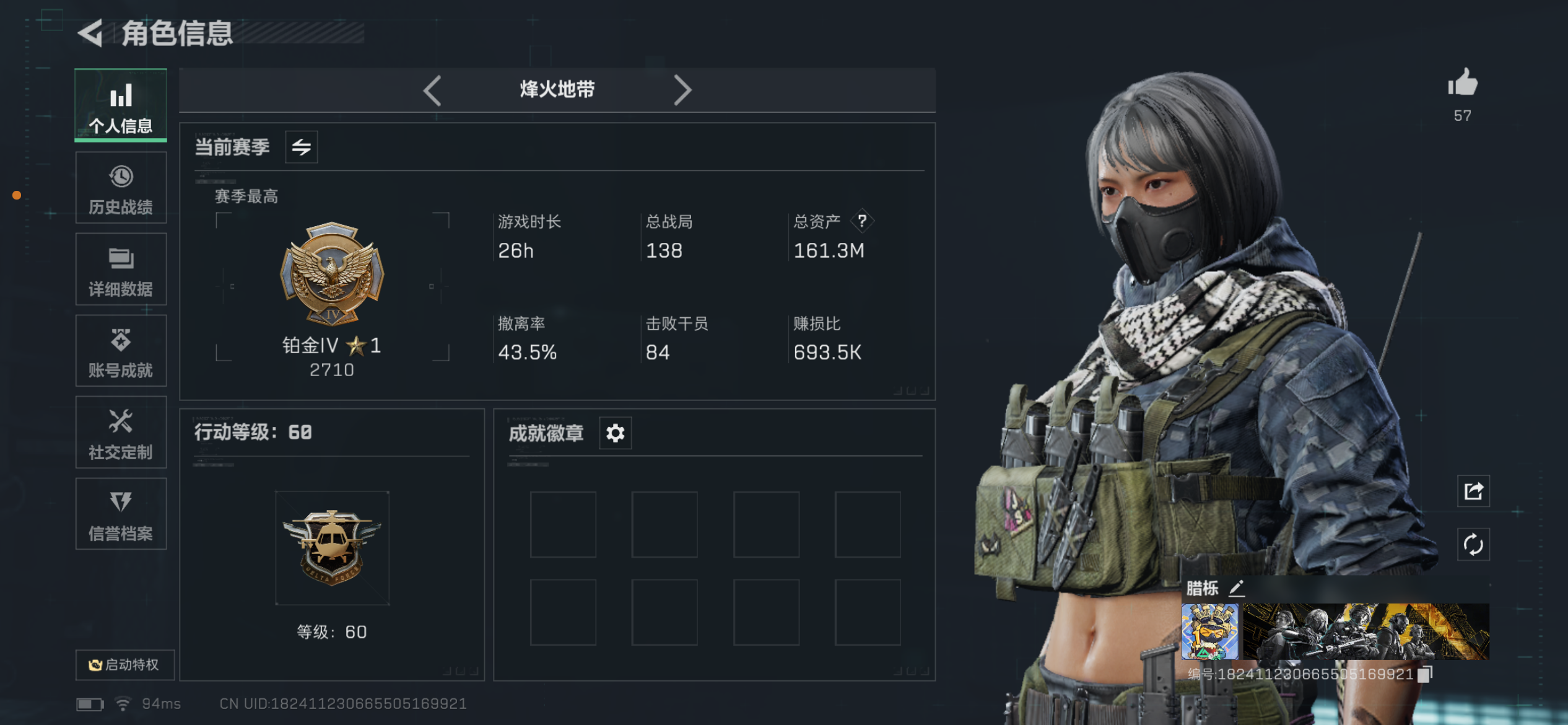Viewport: 1568px width, 725px height.
Task: Select the 烽火地带 mode title
Action: [556, 90]
